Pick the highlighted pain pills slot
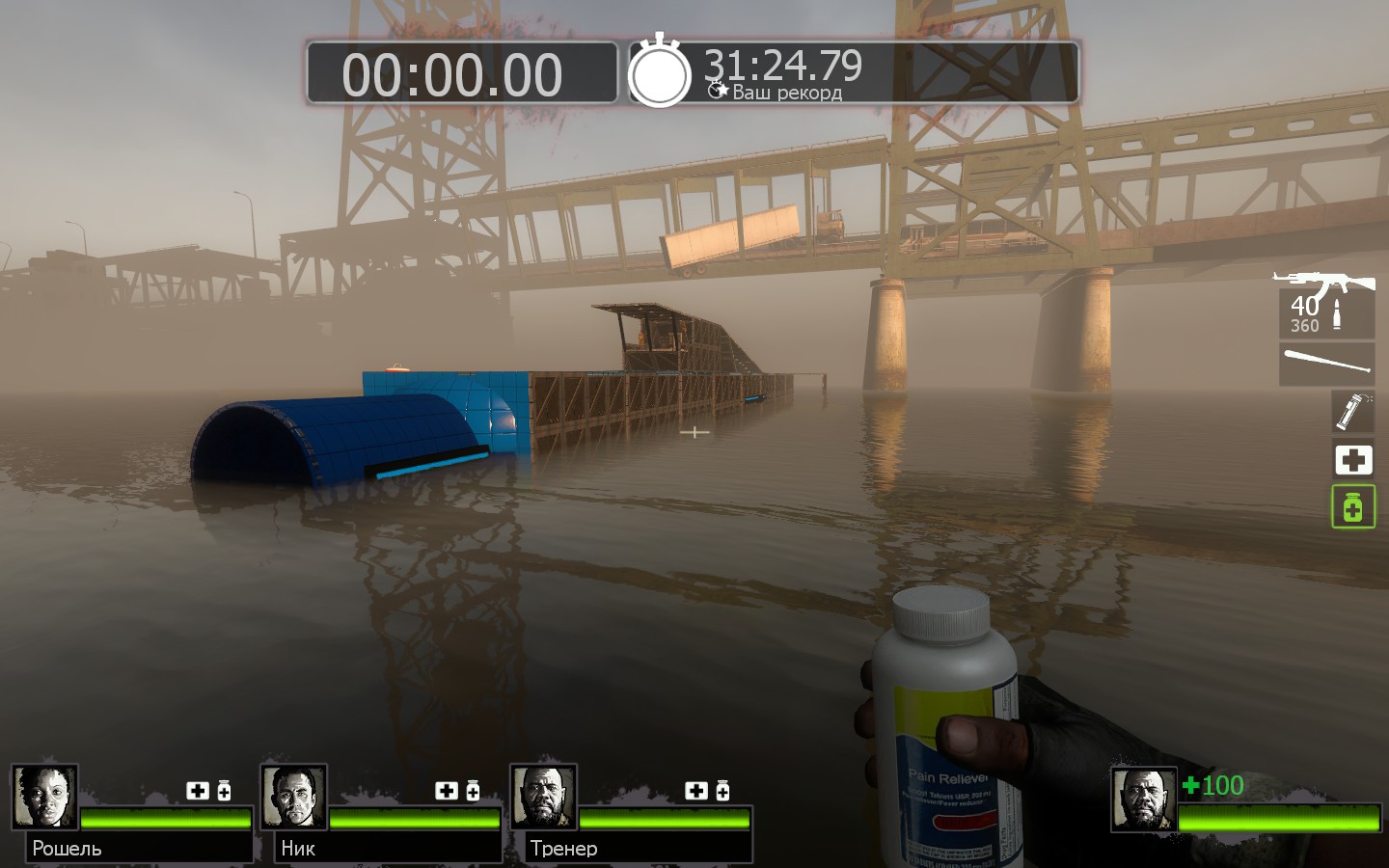 point(1353,506)
